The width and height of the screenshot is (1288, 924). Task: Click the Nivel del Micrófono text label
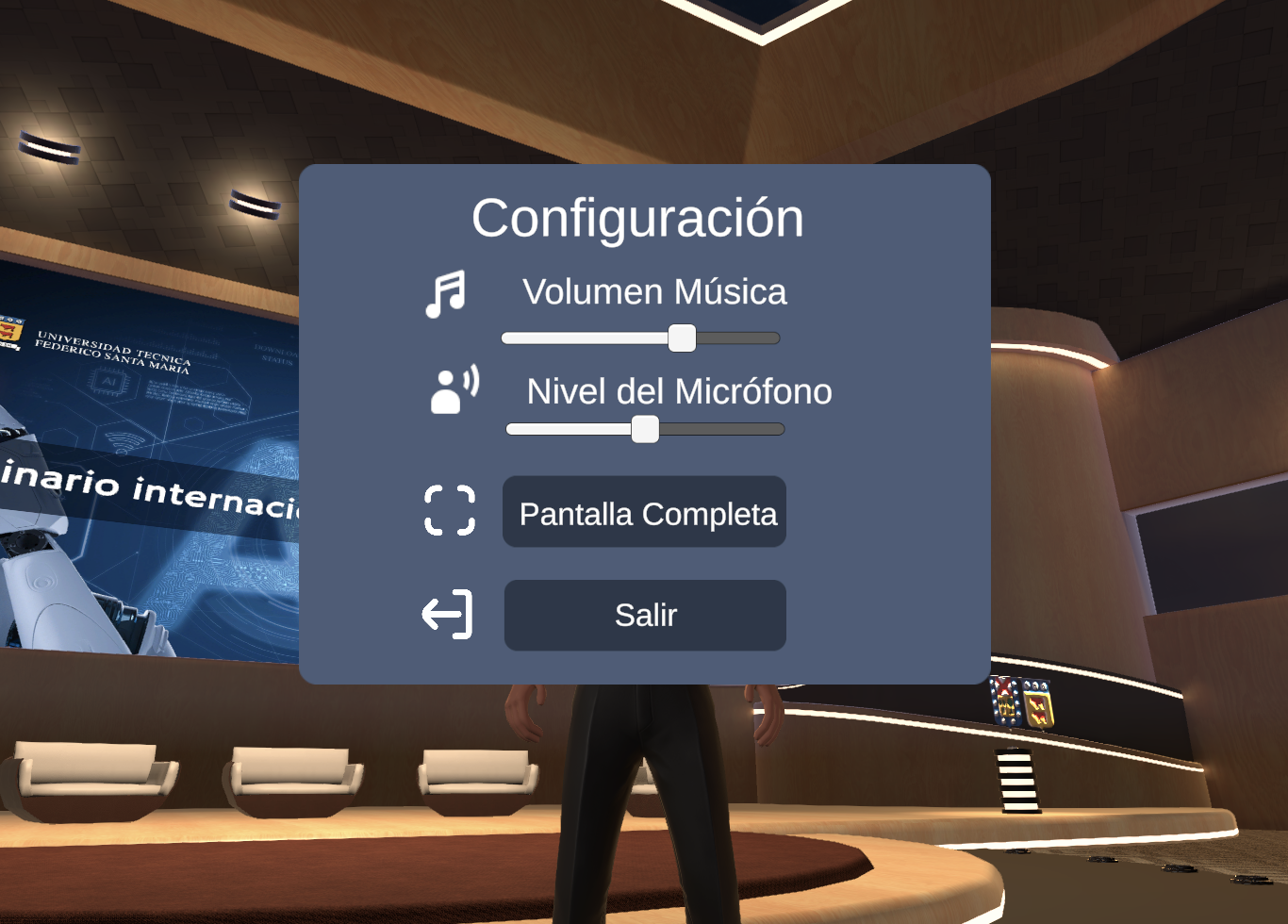click(678, 391)
